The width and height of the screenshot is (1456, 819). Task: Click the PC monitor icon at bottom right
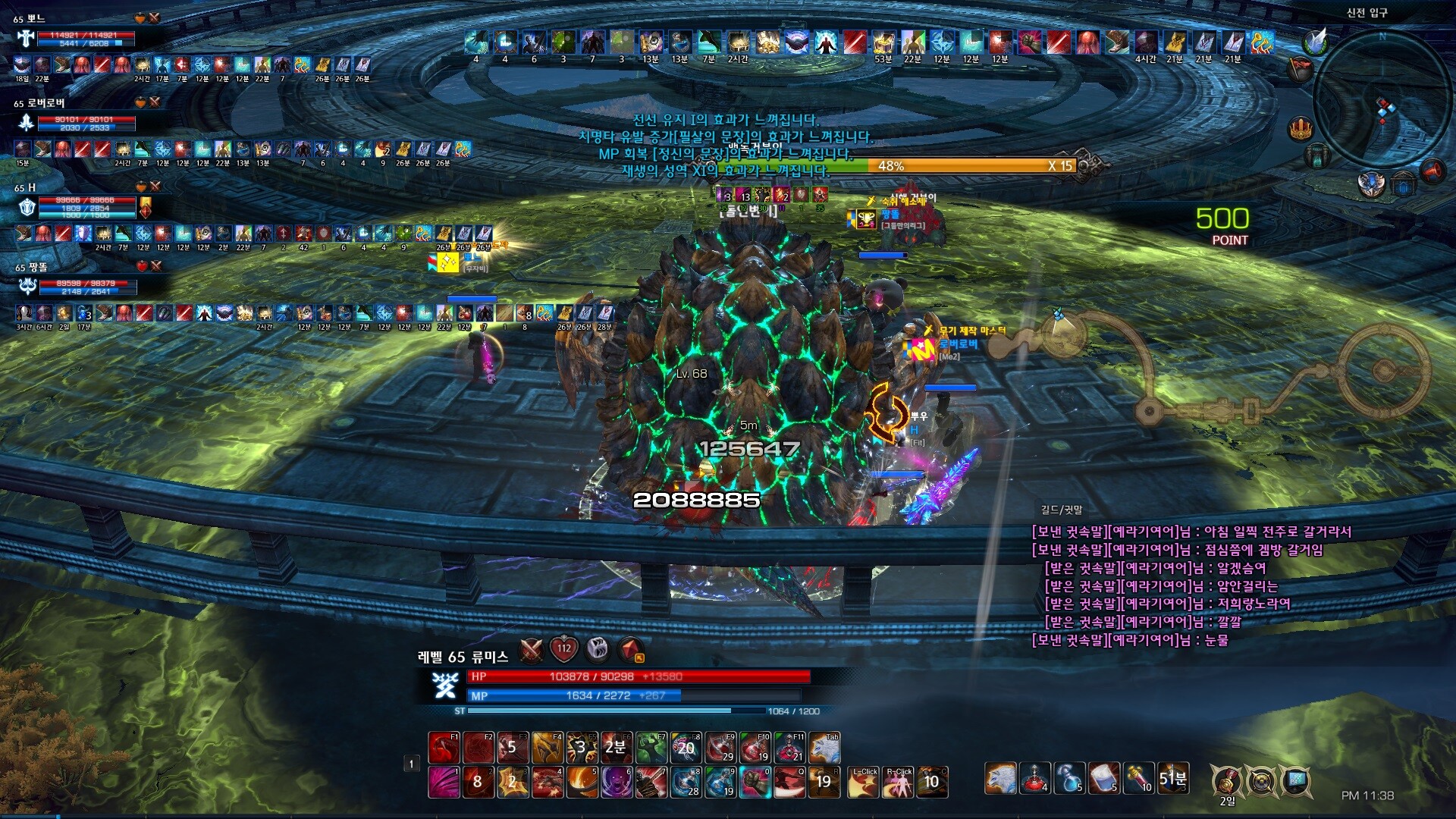1295,780
